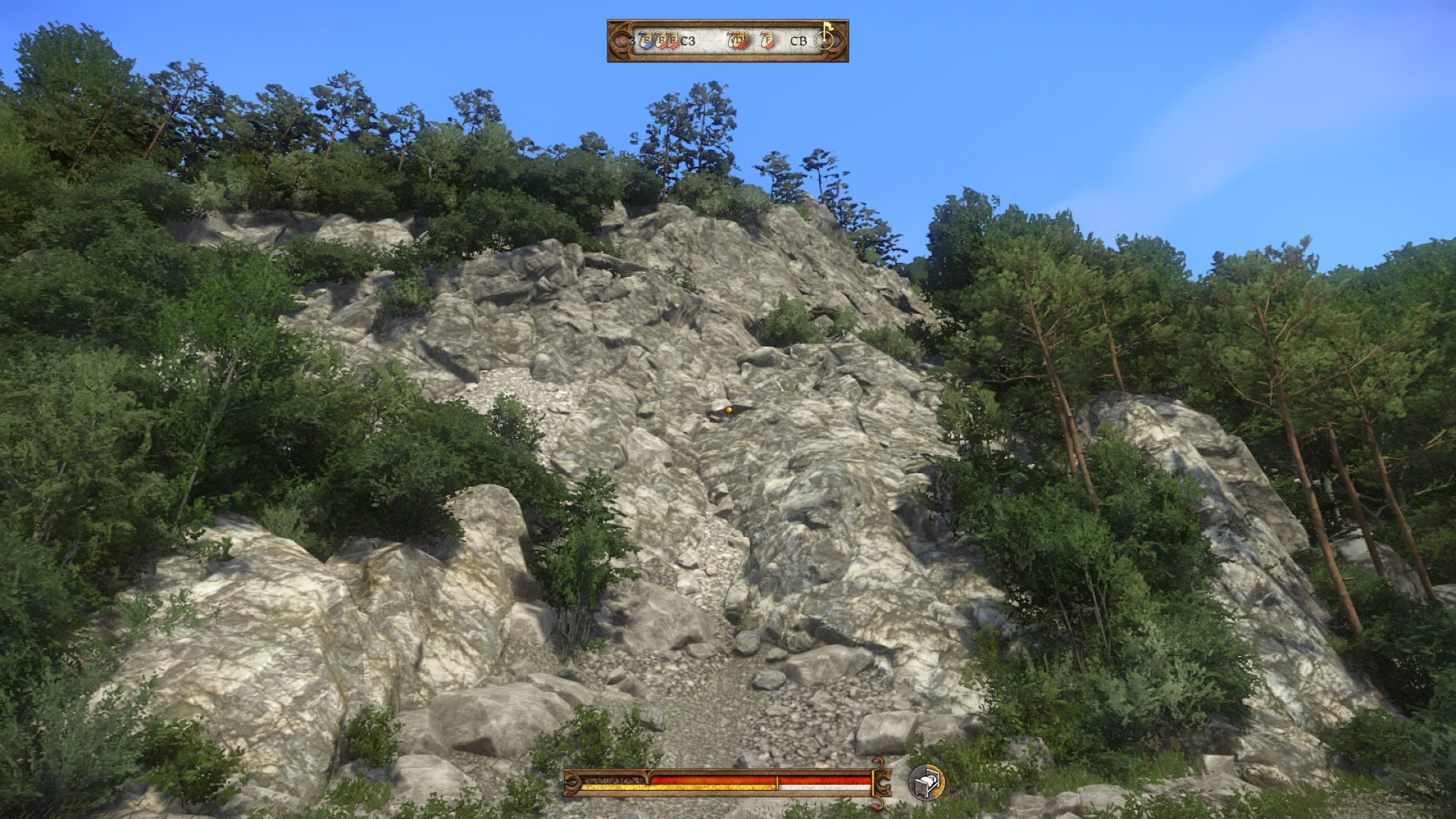1456x819 pixels.
Task: Click the F quest shield on the compass
Action: point(767,40)
